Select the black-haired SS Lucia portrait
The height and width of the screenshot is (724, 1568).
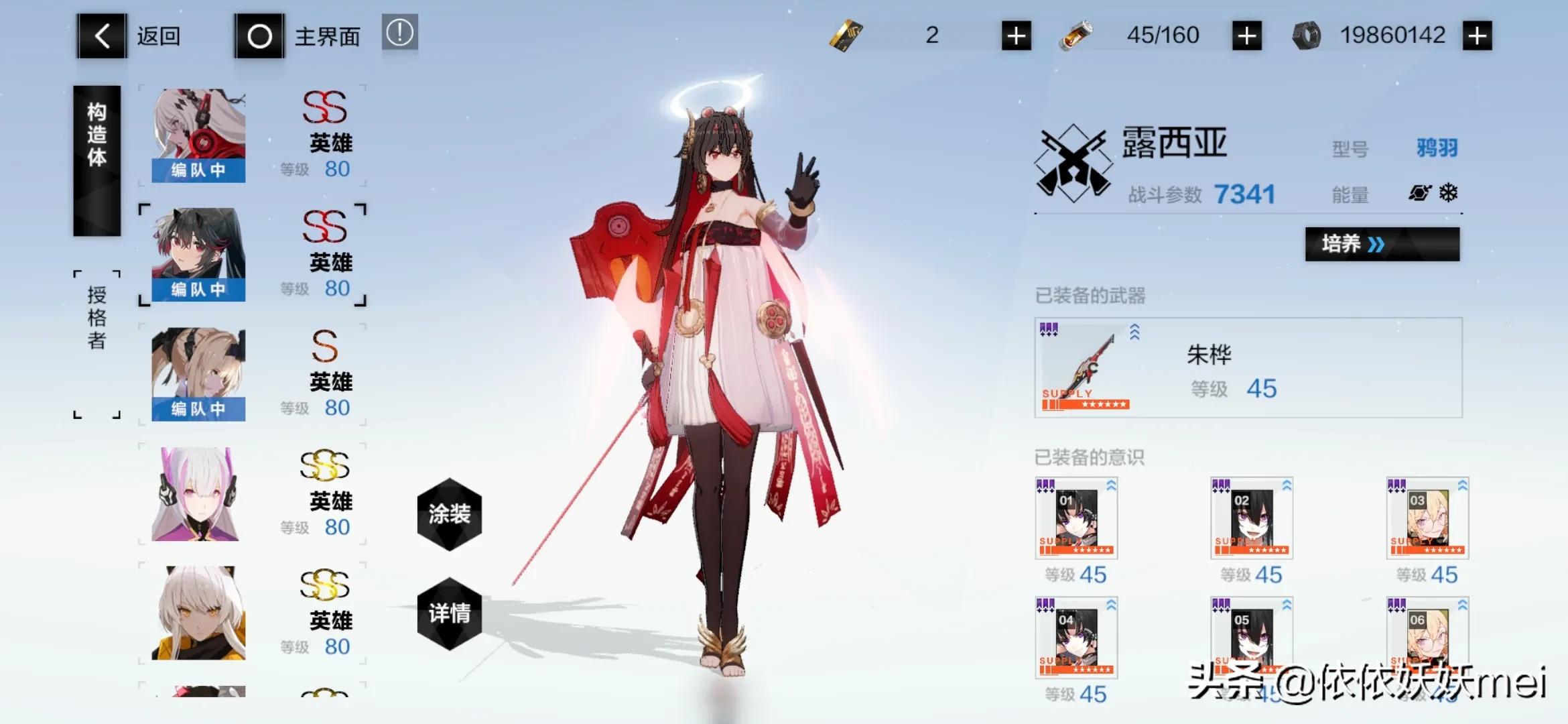(198, 255)
